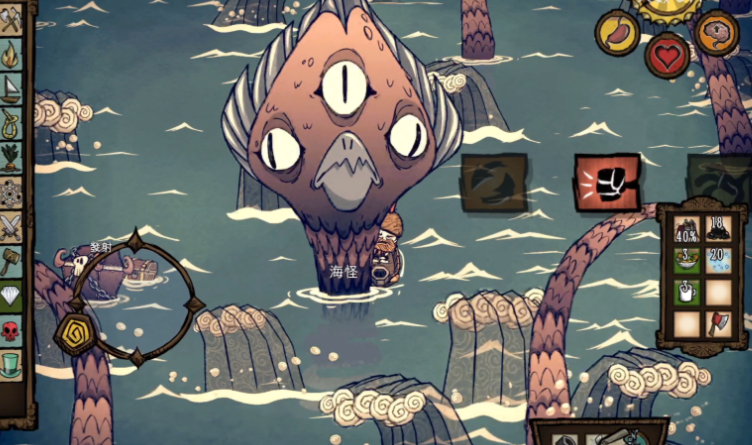
Task: Open the Science crafting tab with atom icon
Action: click(x=11, y=192)
